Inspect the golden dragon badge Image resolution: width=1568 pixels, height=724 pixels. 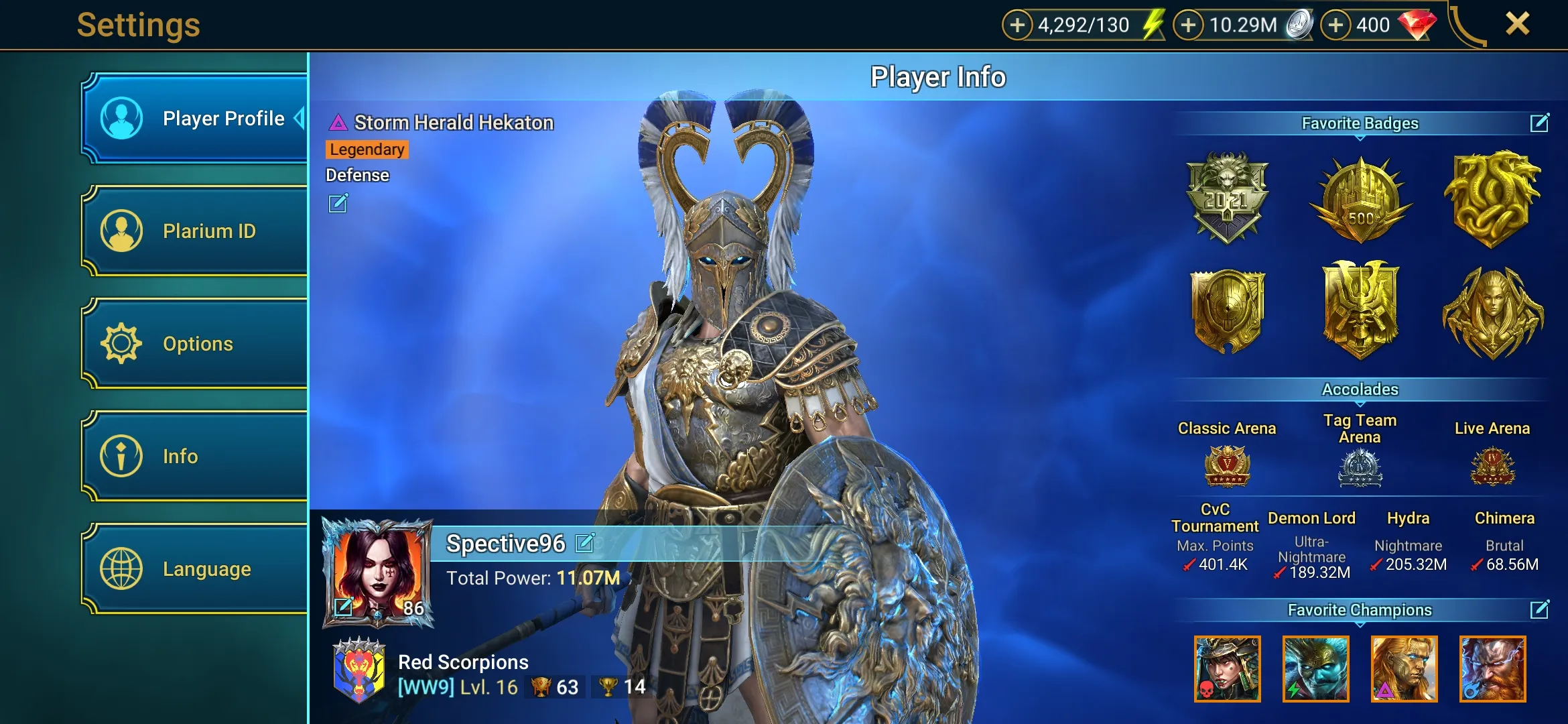(x=1493, y=198)
